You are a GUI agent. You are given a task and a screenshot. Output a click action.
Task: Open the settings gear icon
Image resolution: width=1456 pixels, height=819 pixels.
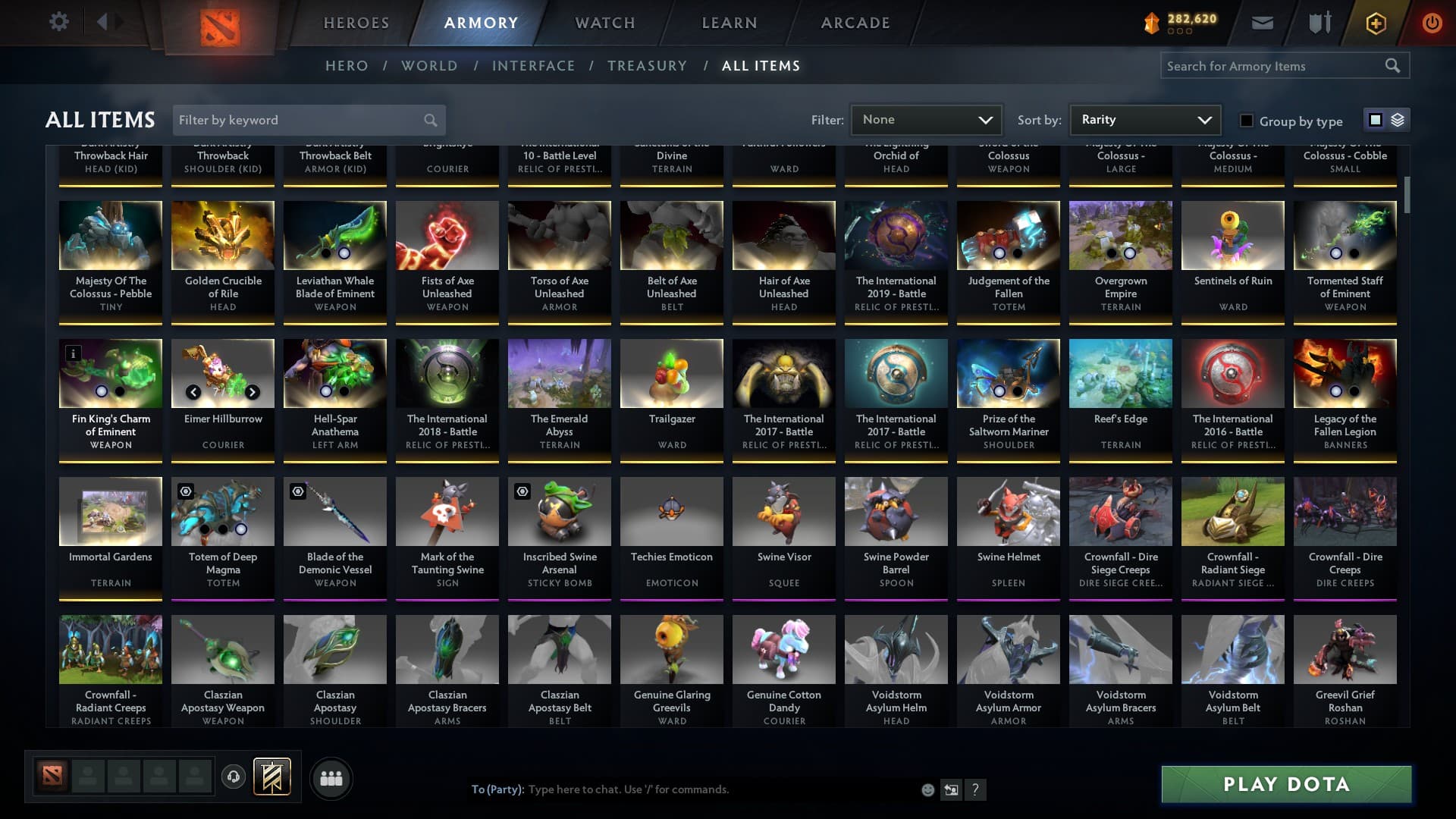[x=59, y=22]
